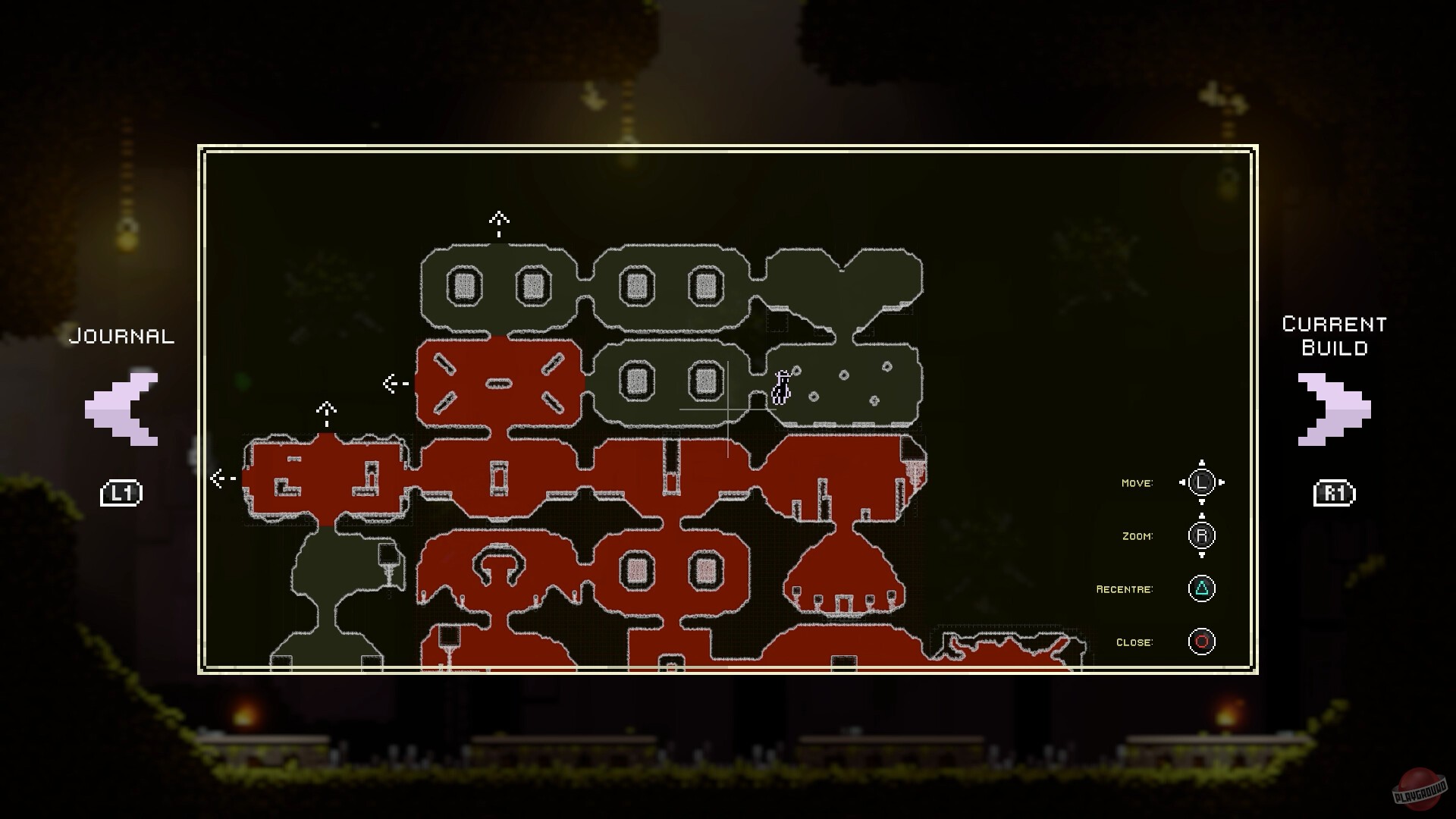This screenshot has height=819, width=1456.
Task: Click the Zoom right-stick icon
Action: point(1200,535)
